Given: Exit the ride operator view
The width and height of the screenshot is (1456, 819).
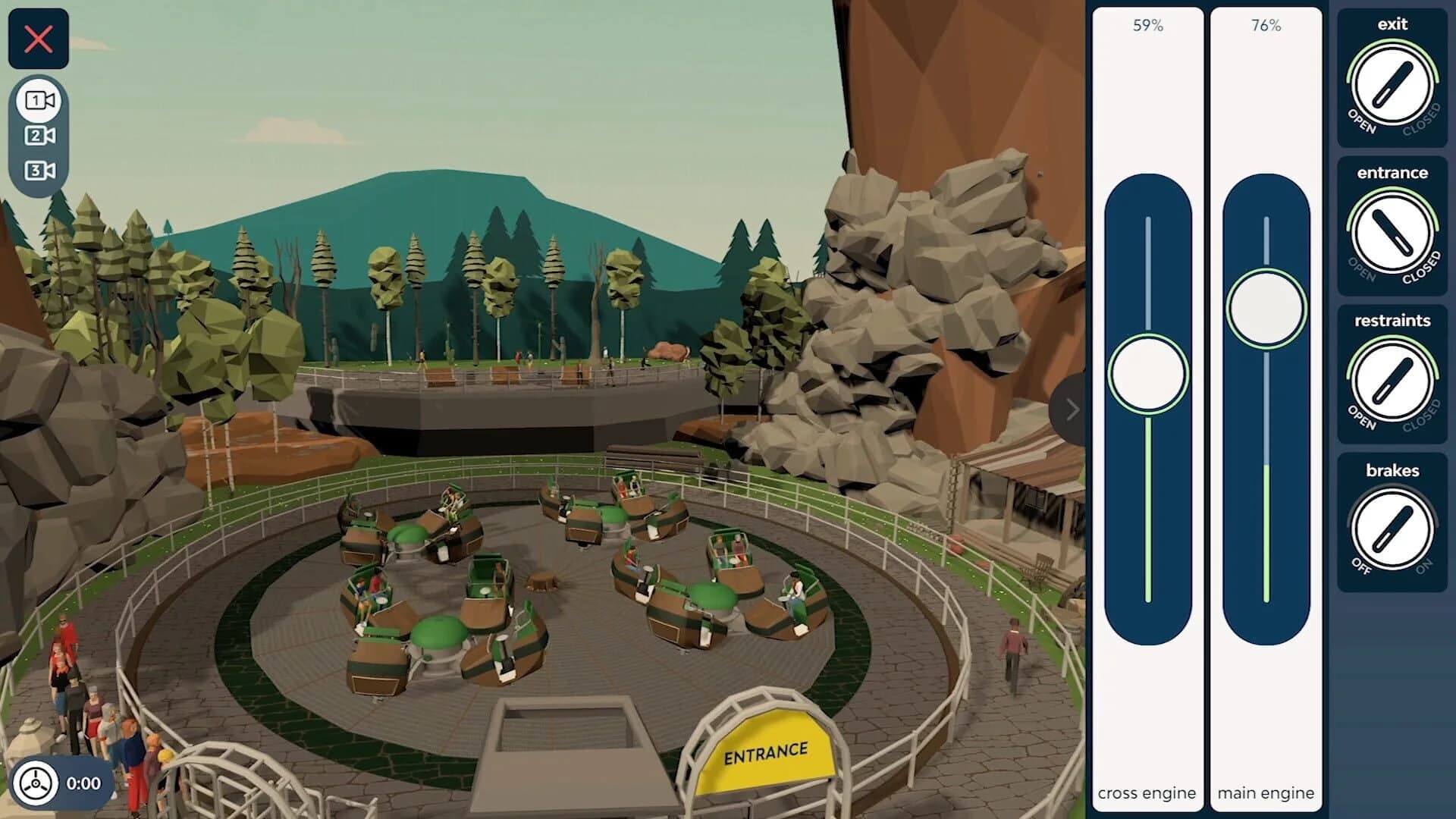Looking at the screenshot, I should (x=39, y=39).
